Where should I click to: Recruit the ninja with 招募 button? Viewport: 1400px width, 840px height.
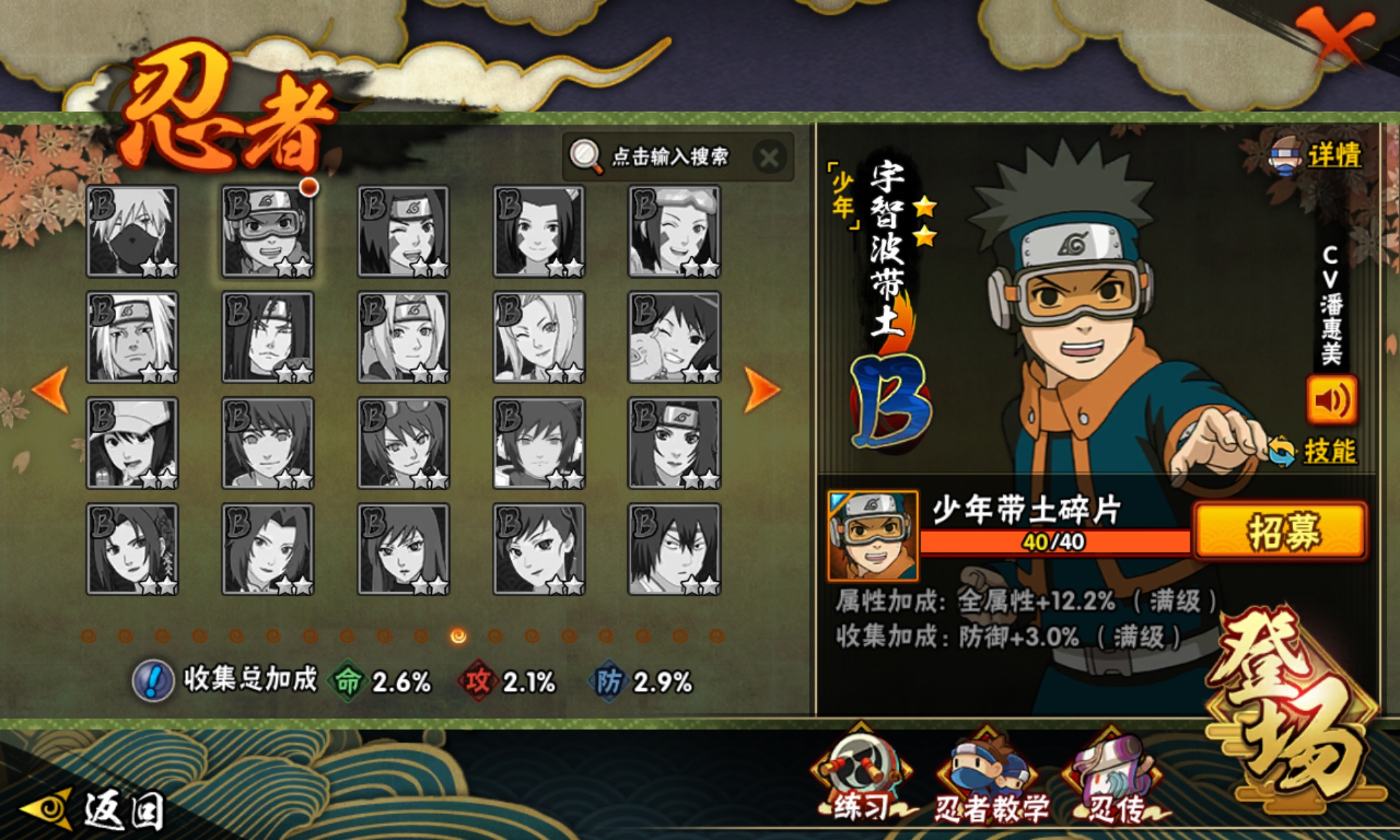(1280, 531)
